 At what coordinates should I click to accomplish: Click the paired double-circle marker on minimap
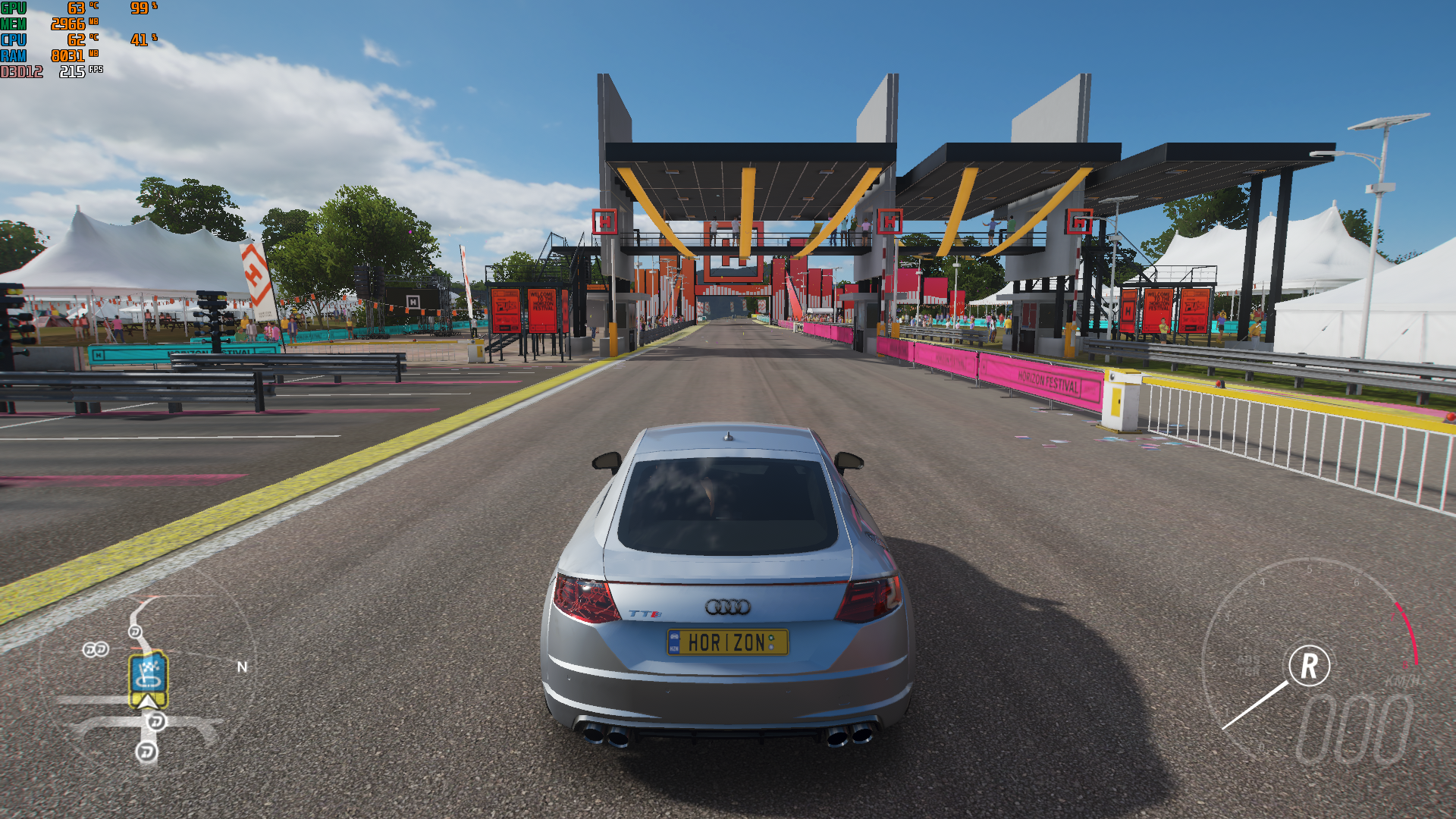[96, 649]
